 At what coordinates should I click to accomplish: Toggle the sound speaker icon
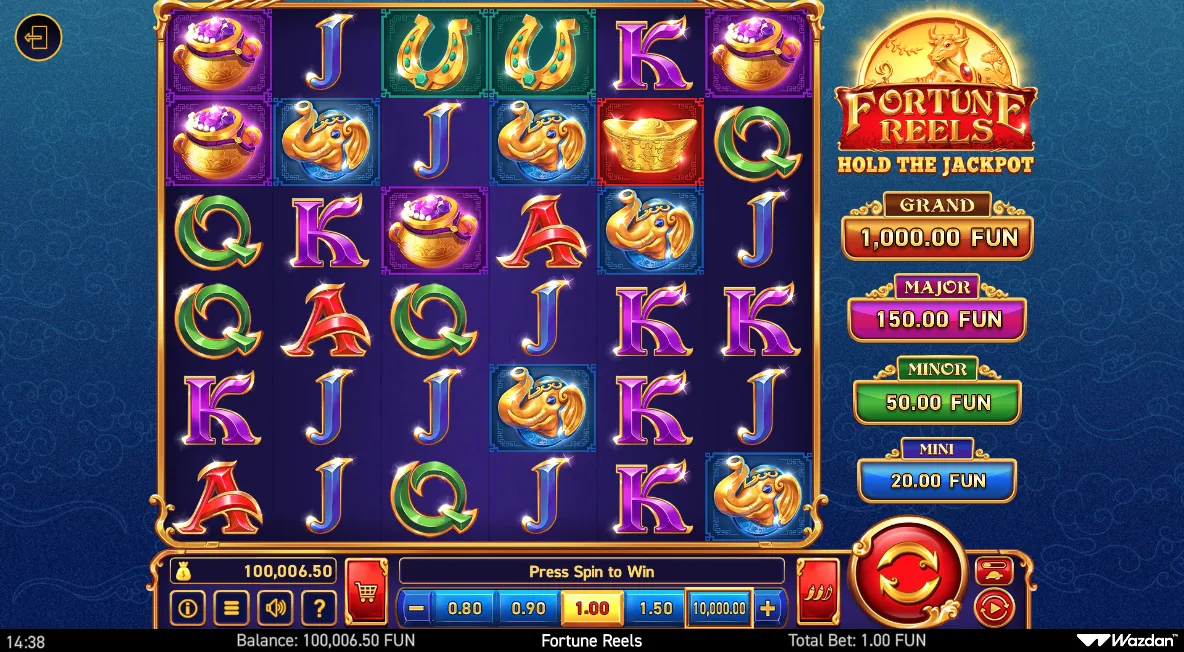(274, 606)
